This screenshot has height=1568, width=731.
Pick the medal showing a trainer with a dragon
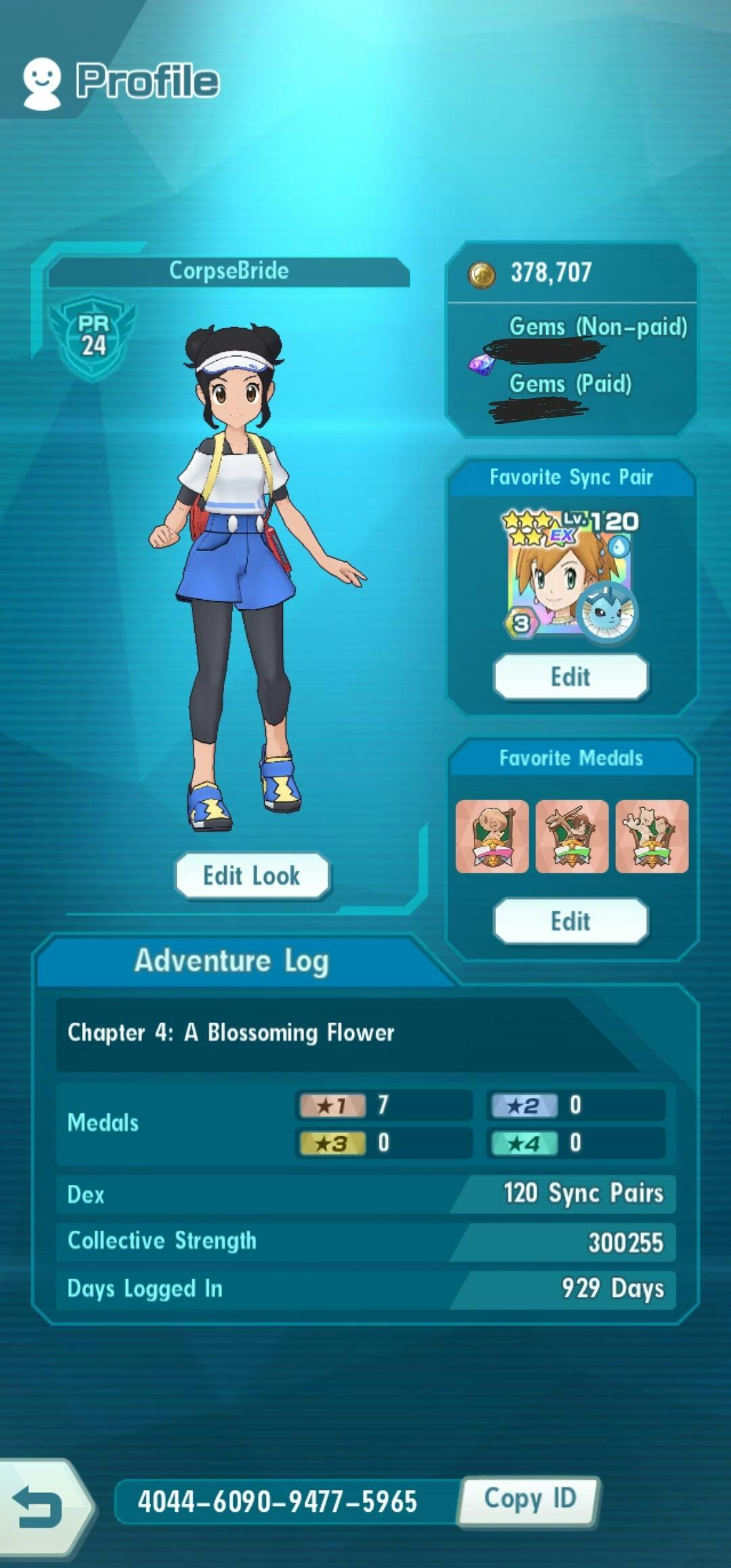[572, 837]
